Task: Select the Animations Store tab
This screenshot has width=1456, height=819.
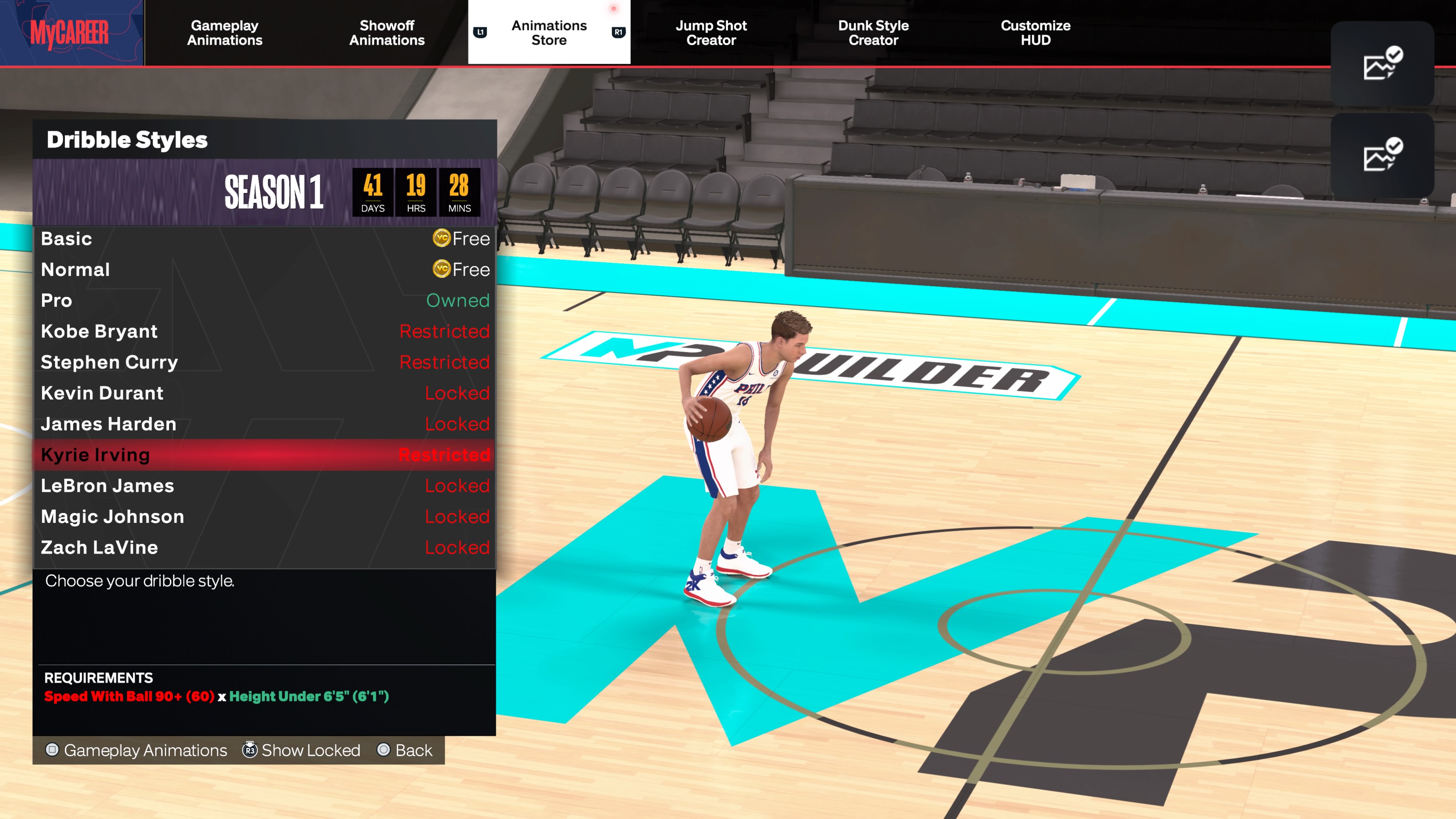Action: [549, 33]
